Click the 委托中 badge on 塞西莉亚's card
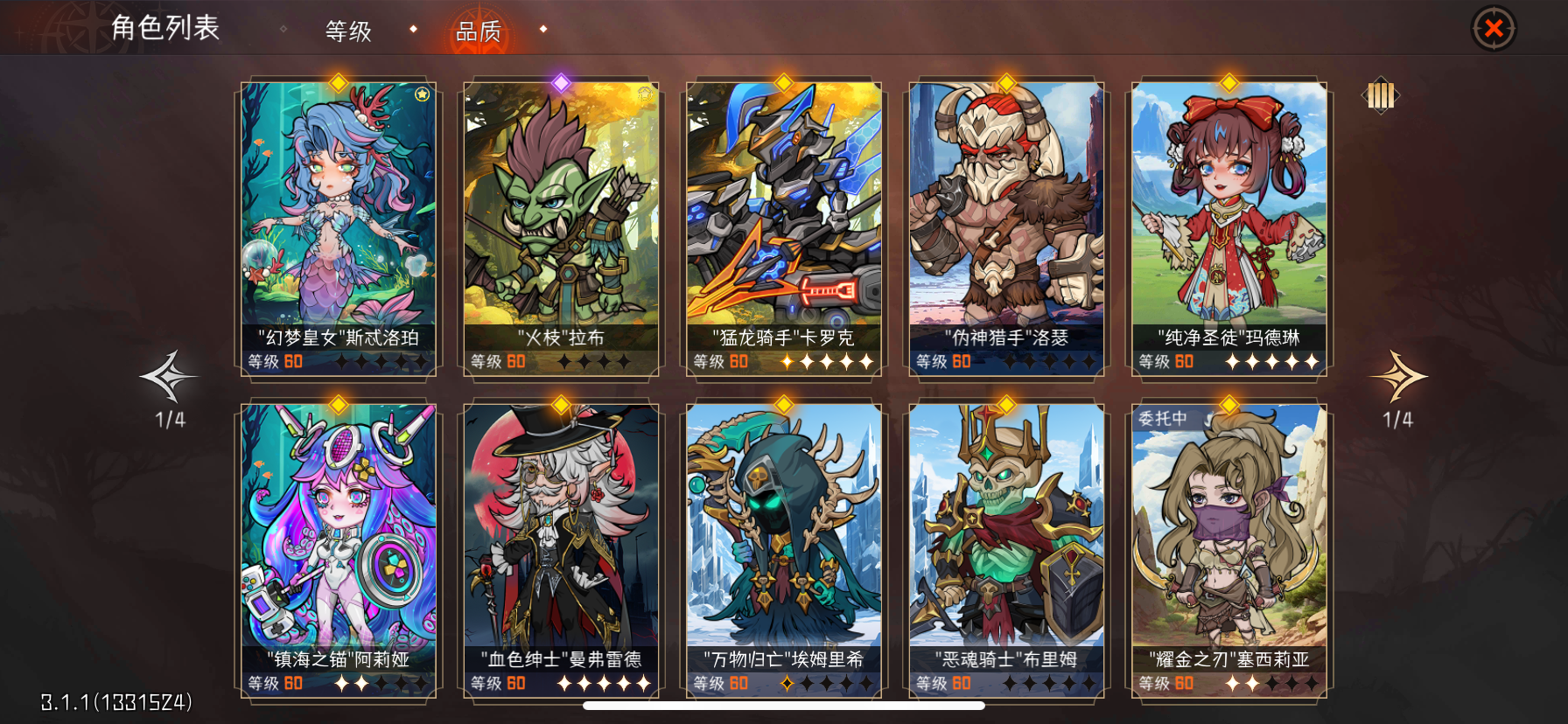1568x724 pixels. tap(1164, 416)
